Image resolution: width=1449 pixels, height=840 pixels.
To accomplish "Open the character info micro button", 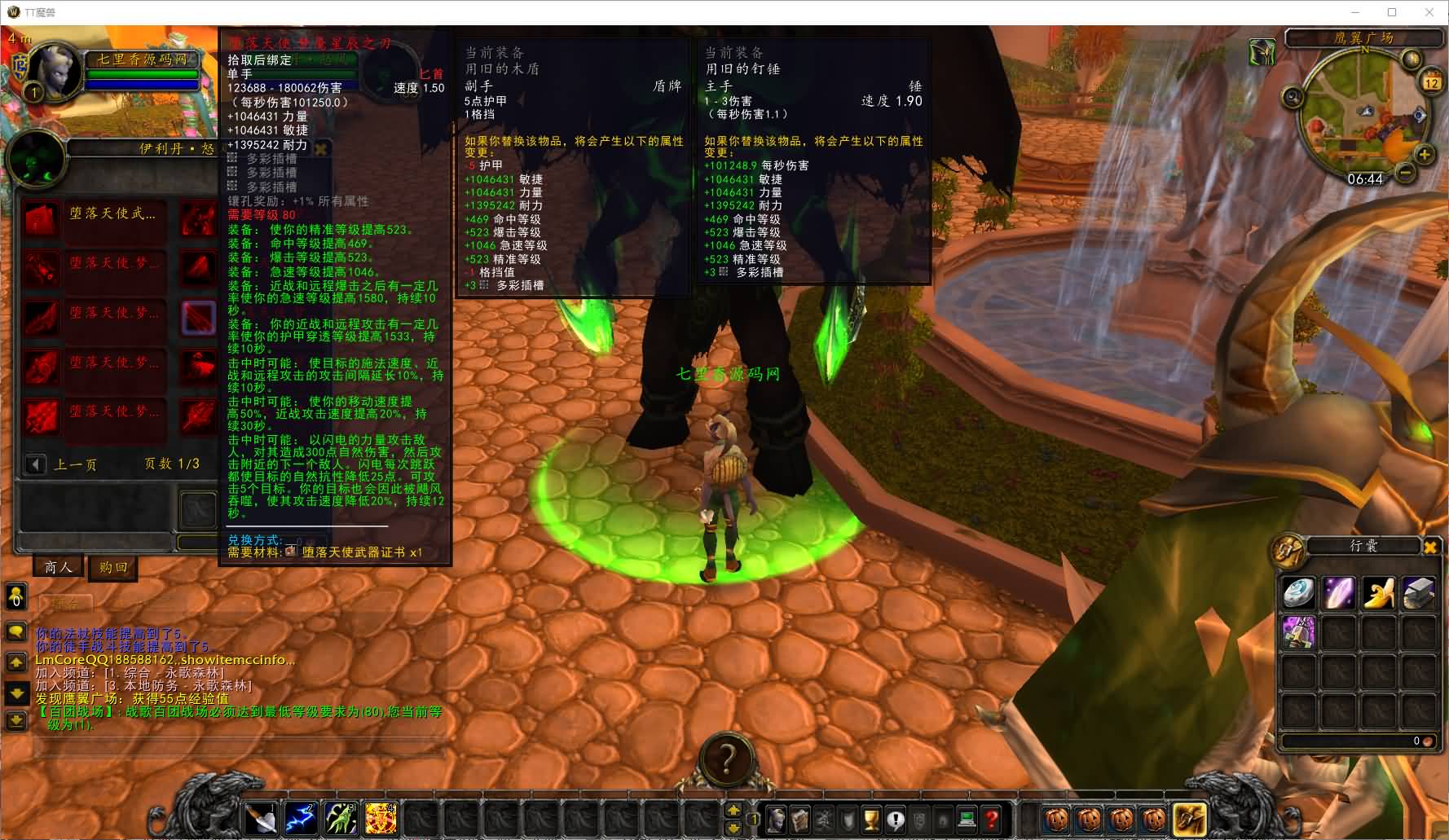I will point(777,819).
